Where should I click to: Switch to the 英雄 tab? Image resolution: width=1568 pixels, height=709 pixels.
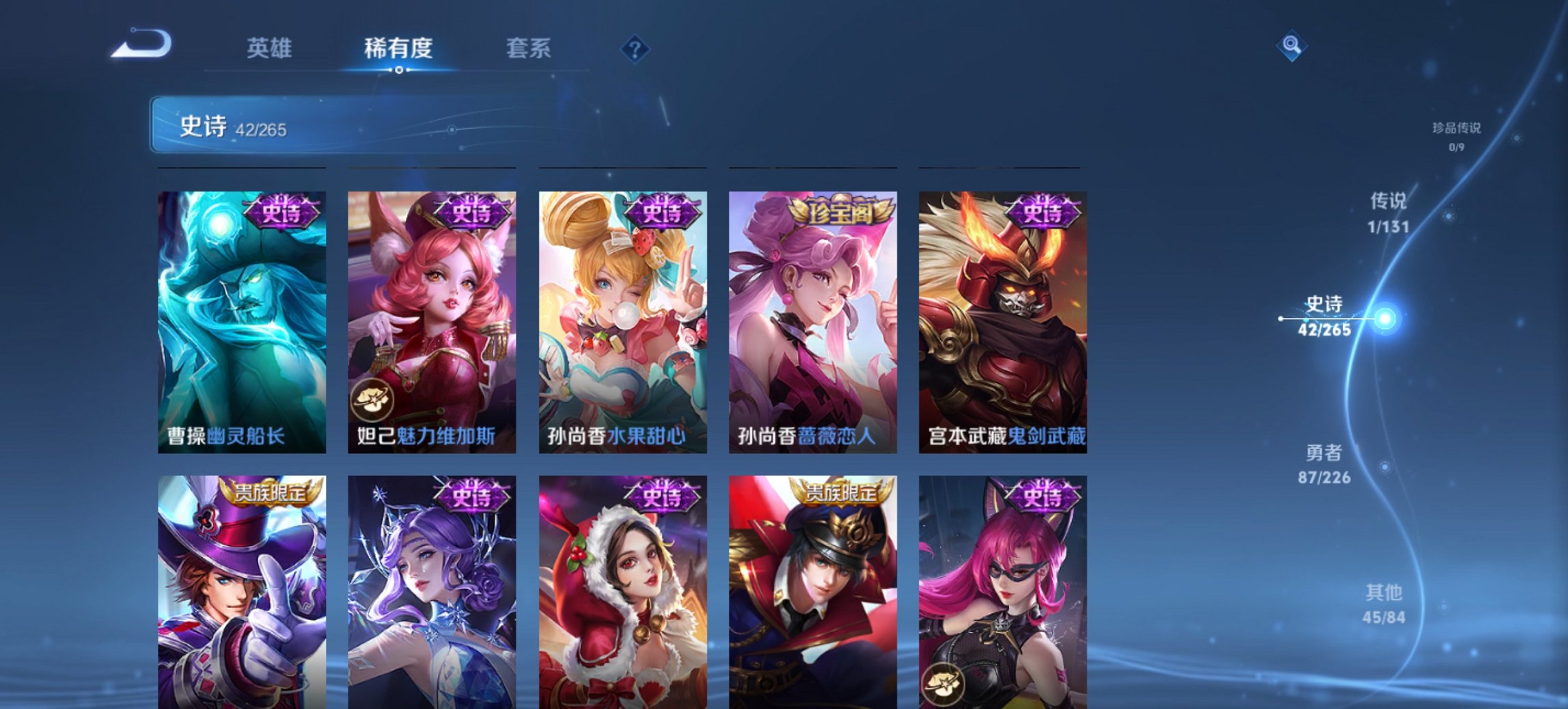pyautogui.click(x=270, y=48)
